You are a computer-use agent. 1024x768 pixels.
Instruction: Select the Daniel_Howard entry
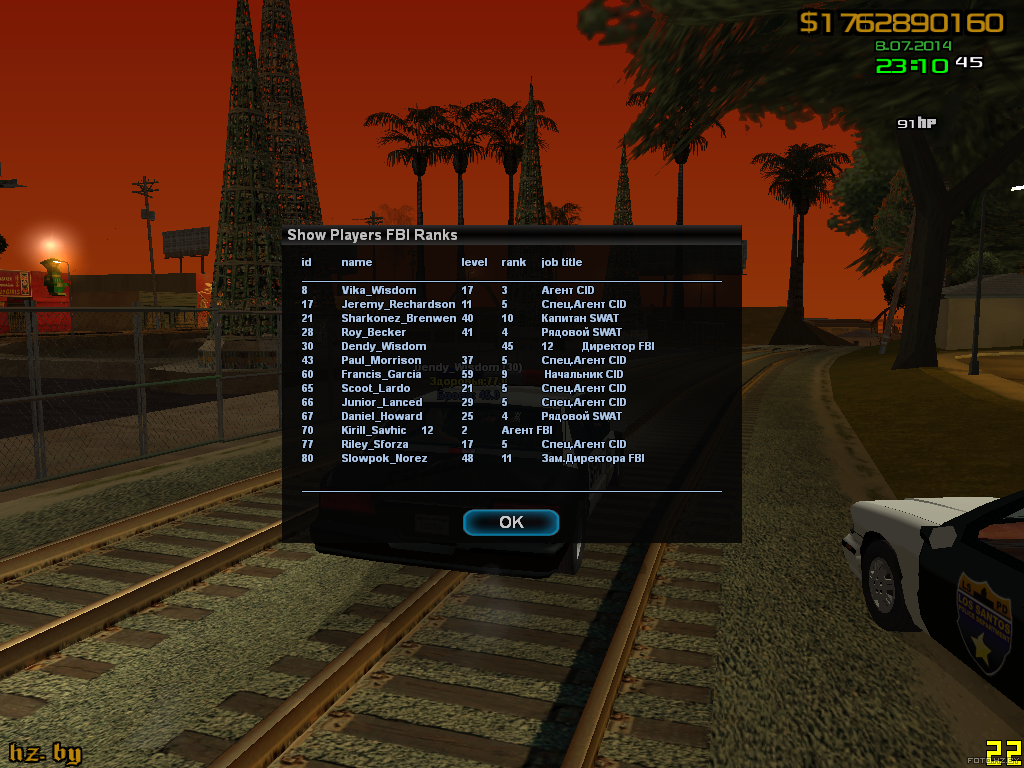pos(381,416)
